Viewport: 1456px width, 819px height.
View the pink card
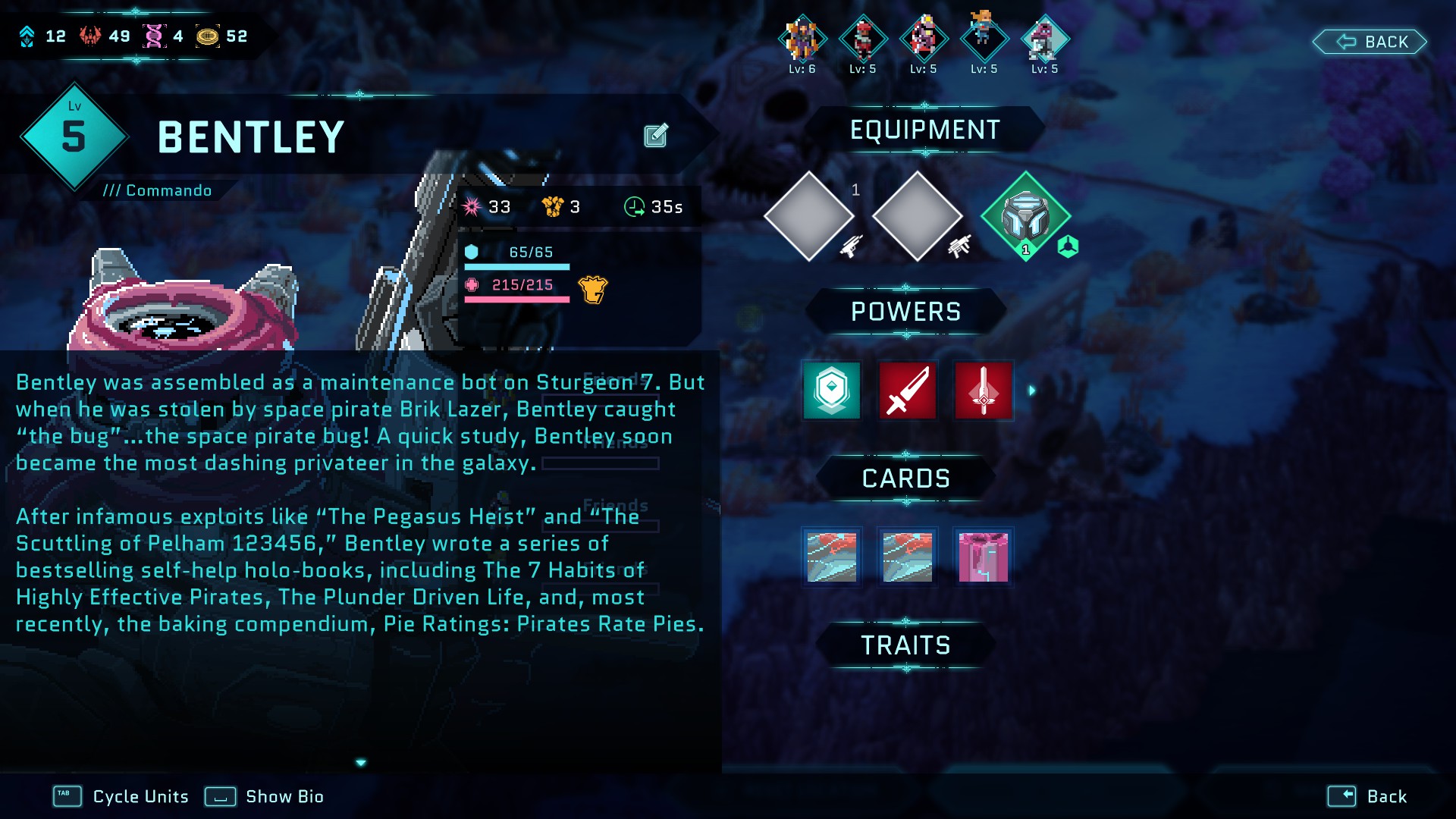pyautogui.click(x=984, y=557)
